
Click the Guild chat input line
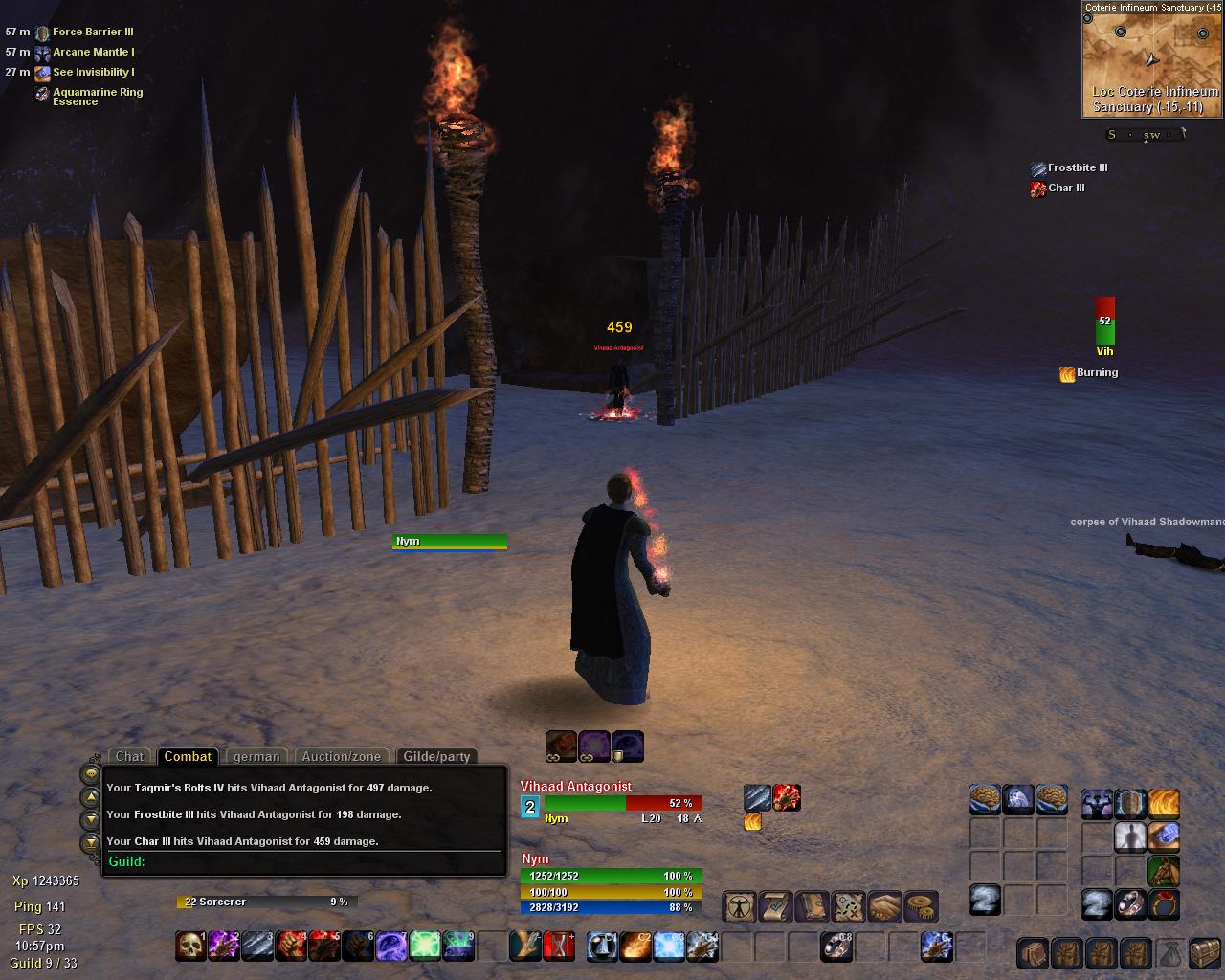pos(306,861)
